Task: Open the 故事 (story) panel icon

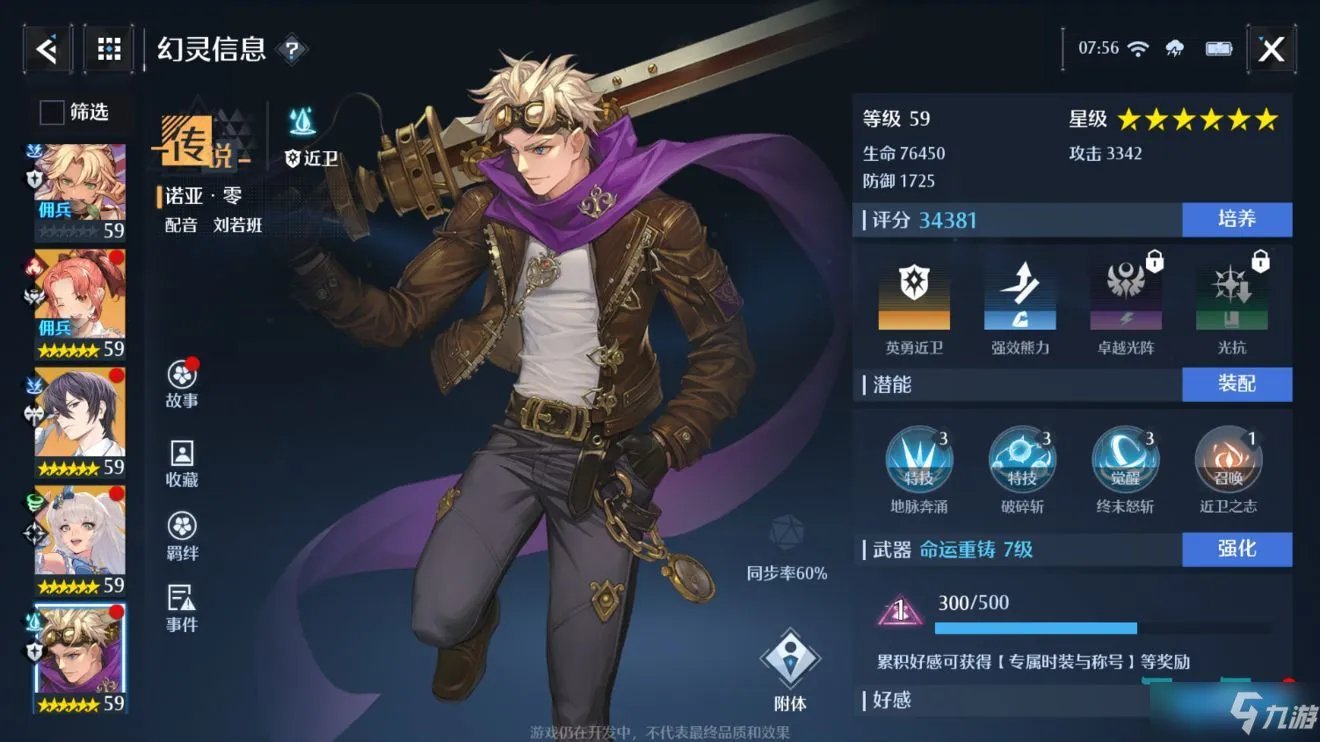Action: tap(181, 378)
